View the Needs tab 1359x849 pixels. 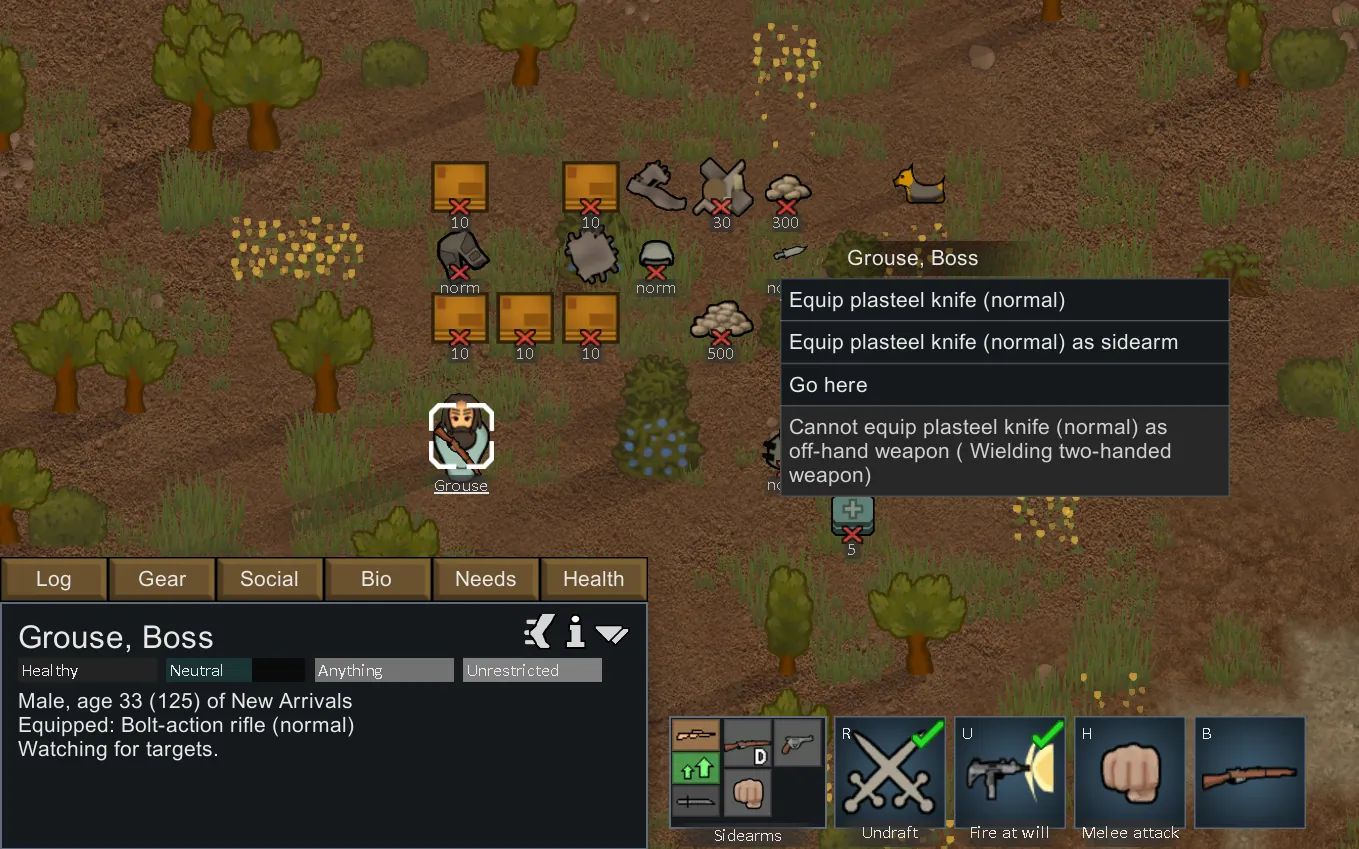pyautogui.click(x=485, y=579)
